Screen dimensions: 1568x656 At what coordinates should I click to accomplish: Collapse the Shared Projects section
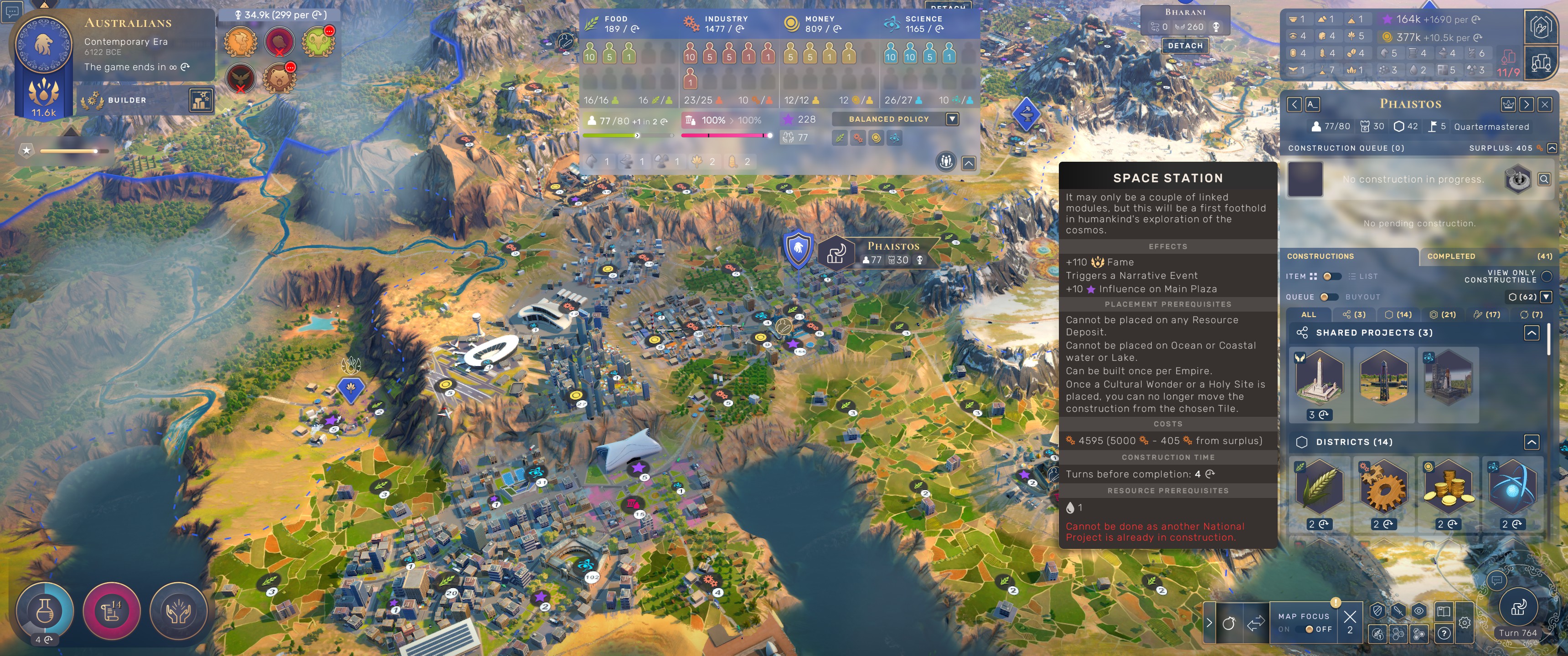pyautogui.click(x=1532, y=333)
